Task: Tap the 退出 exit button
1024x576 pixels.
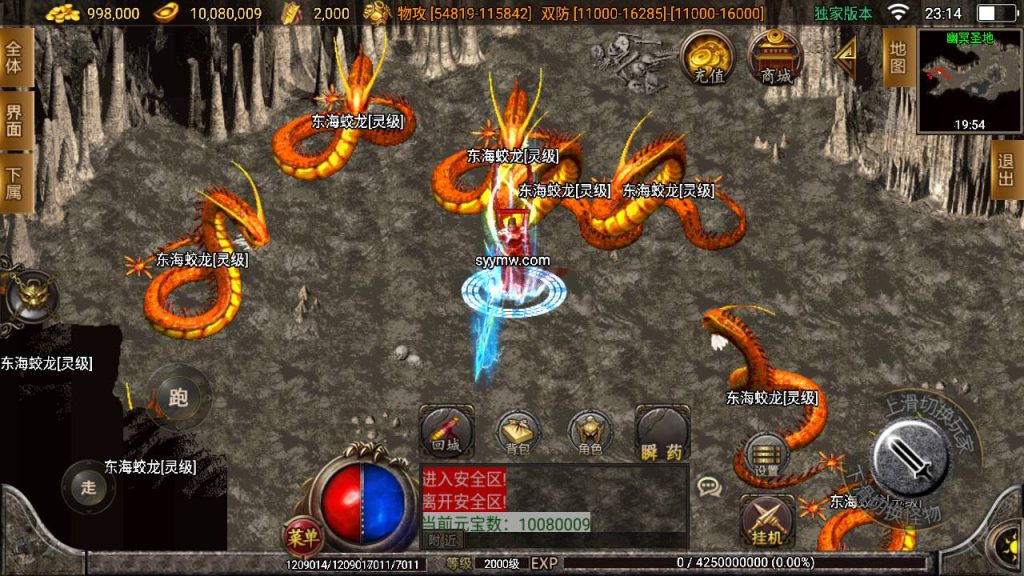Action: [1007, 169]
